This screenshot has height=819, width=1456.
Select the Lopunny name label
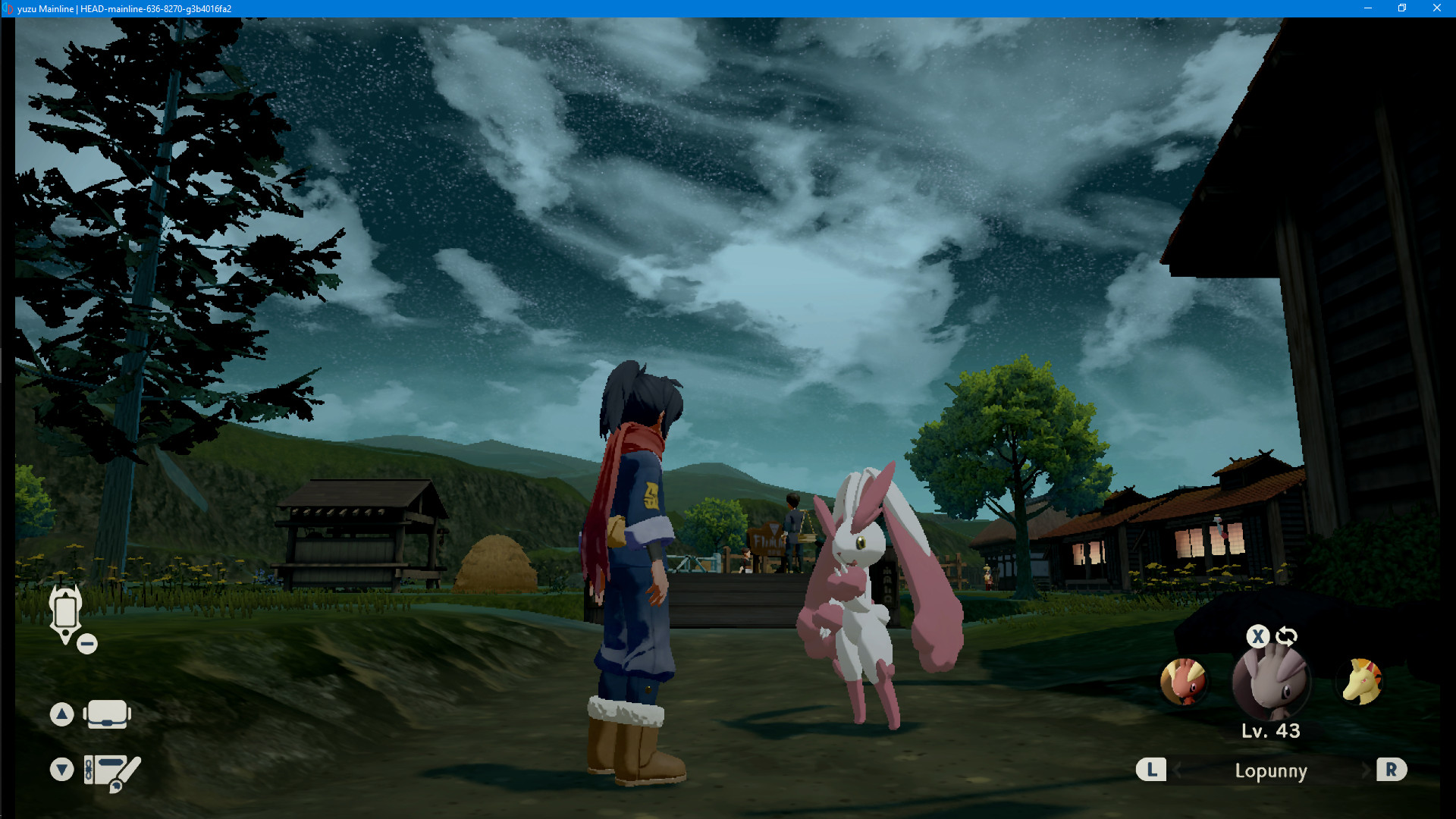click(x=1271, y=770)
